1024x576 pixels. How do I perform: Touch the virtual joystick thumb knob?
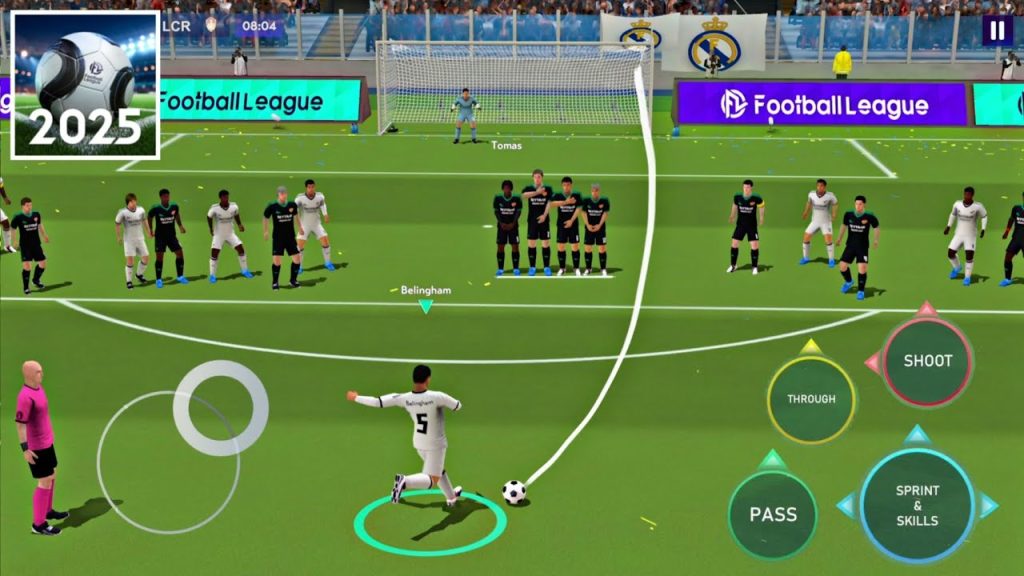coord(220,408)
